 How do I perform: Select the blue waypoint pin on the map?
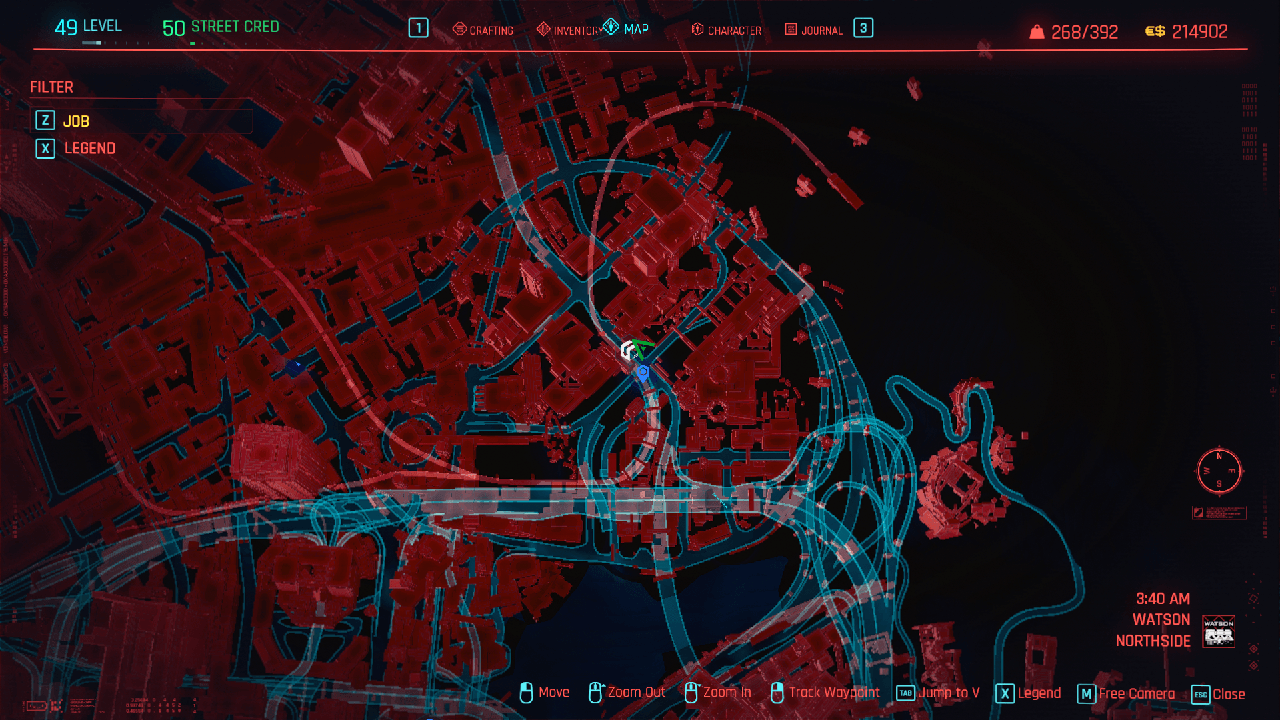point(643,373)
